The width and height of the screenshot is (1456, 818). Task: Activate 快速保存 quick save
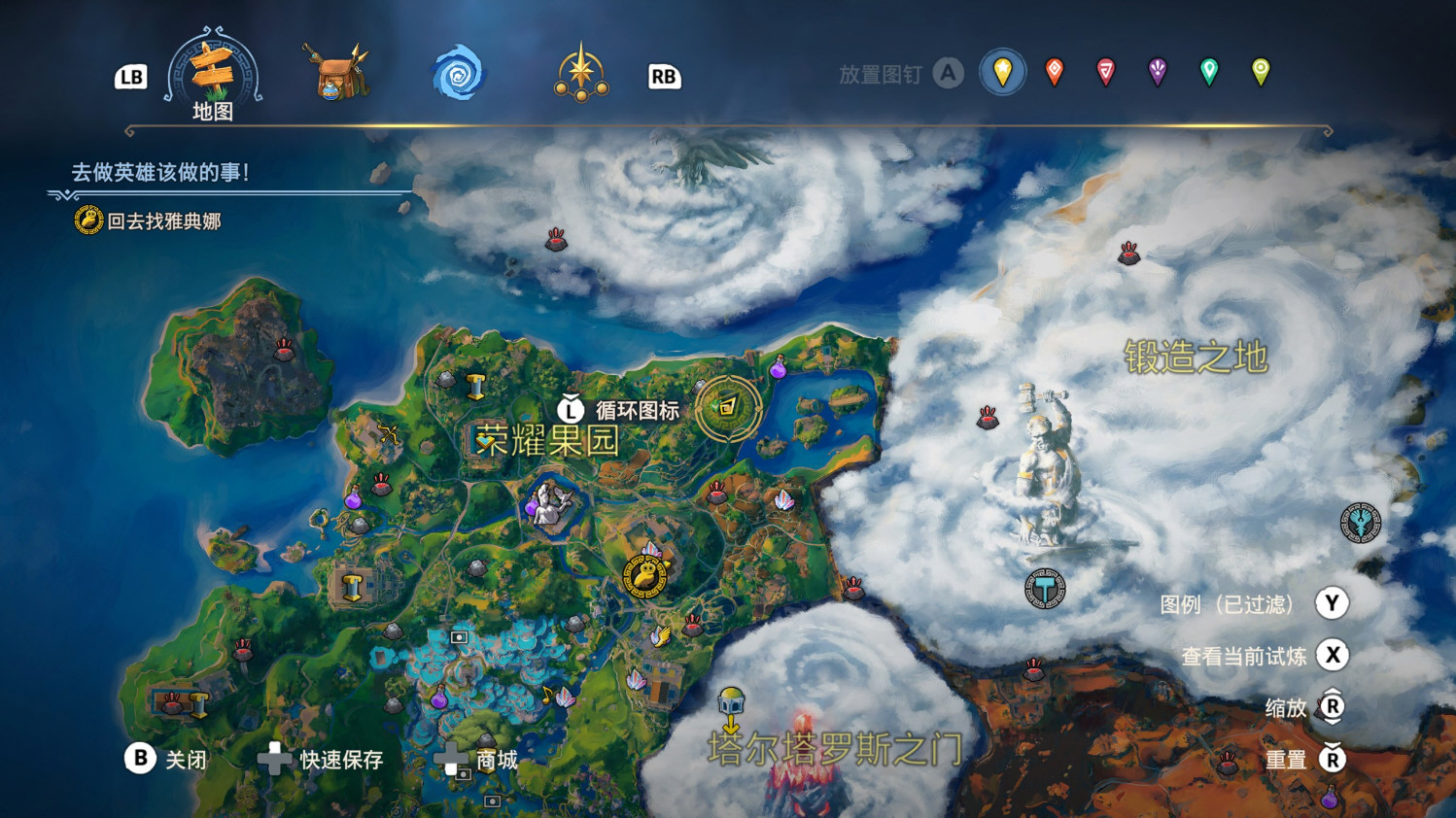coord(322,759)
